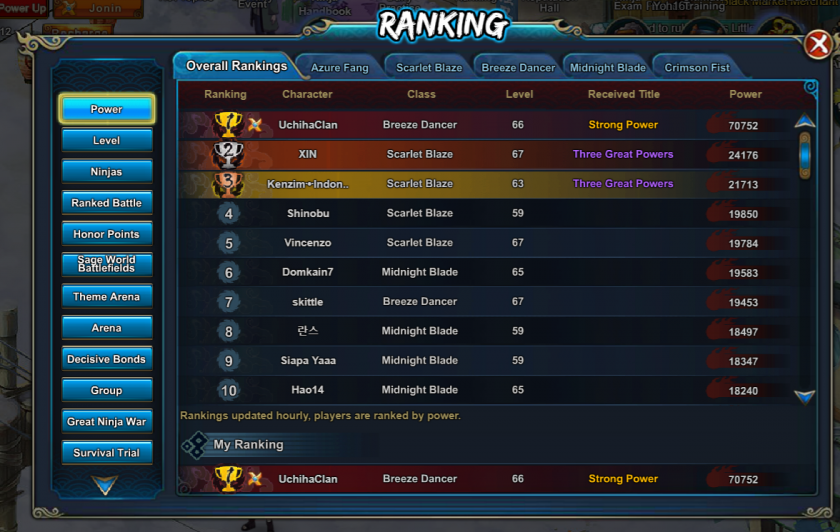Open Sage World Battlefields ranking
Image resolution: width=840 pixels, height=532 pixels.
[107, 265]
